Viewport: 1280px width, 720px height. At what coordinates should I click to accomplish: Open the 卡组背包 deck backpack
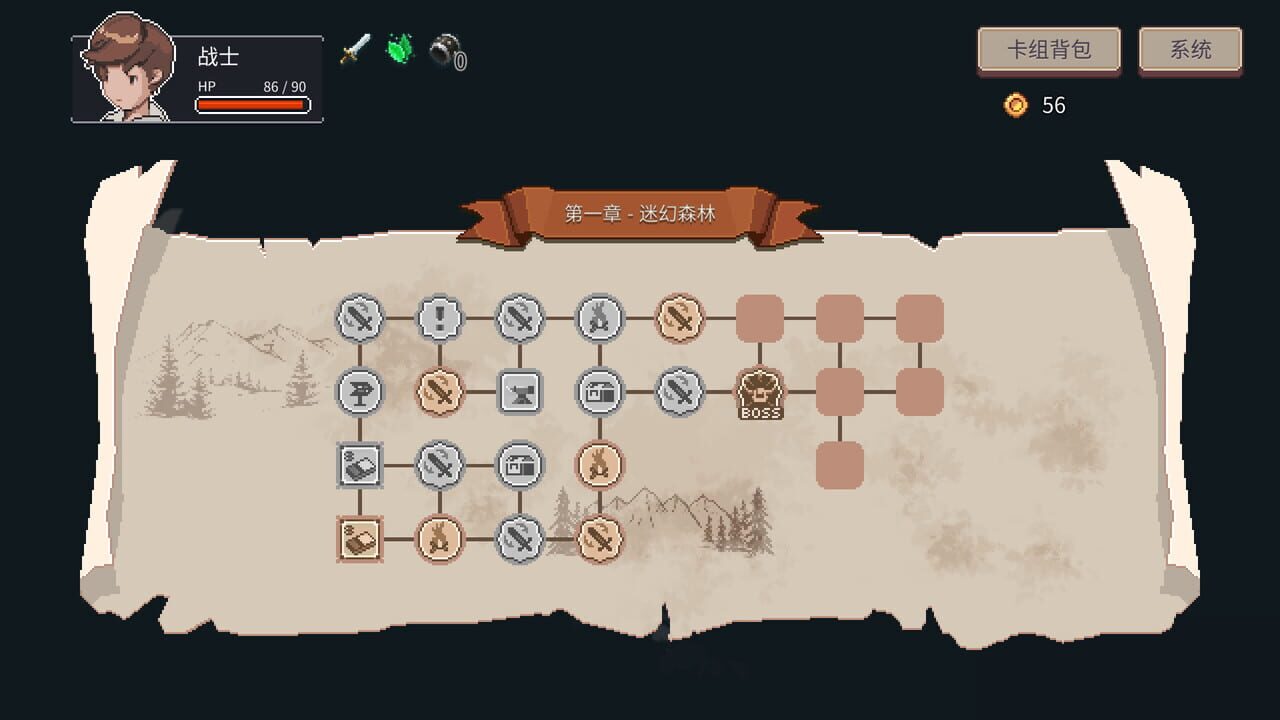click(x=1048, y=50)
